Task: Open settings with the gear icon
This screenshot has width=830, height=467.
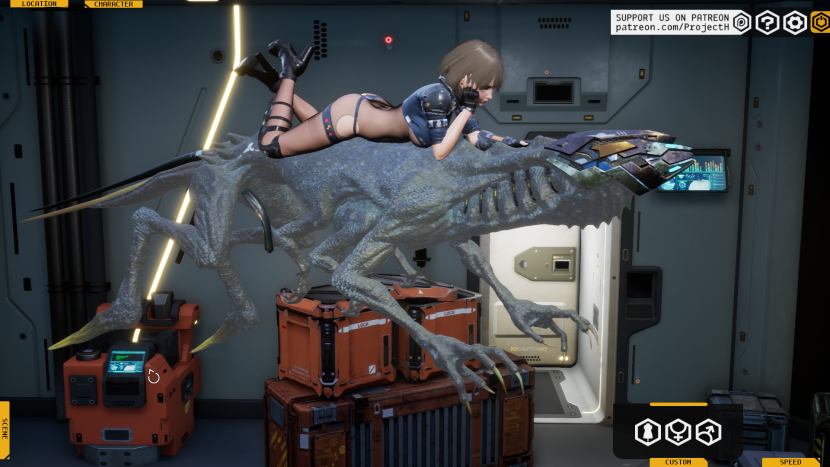Action: tap(794, 23)
